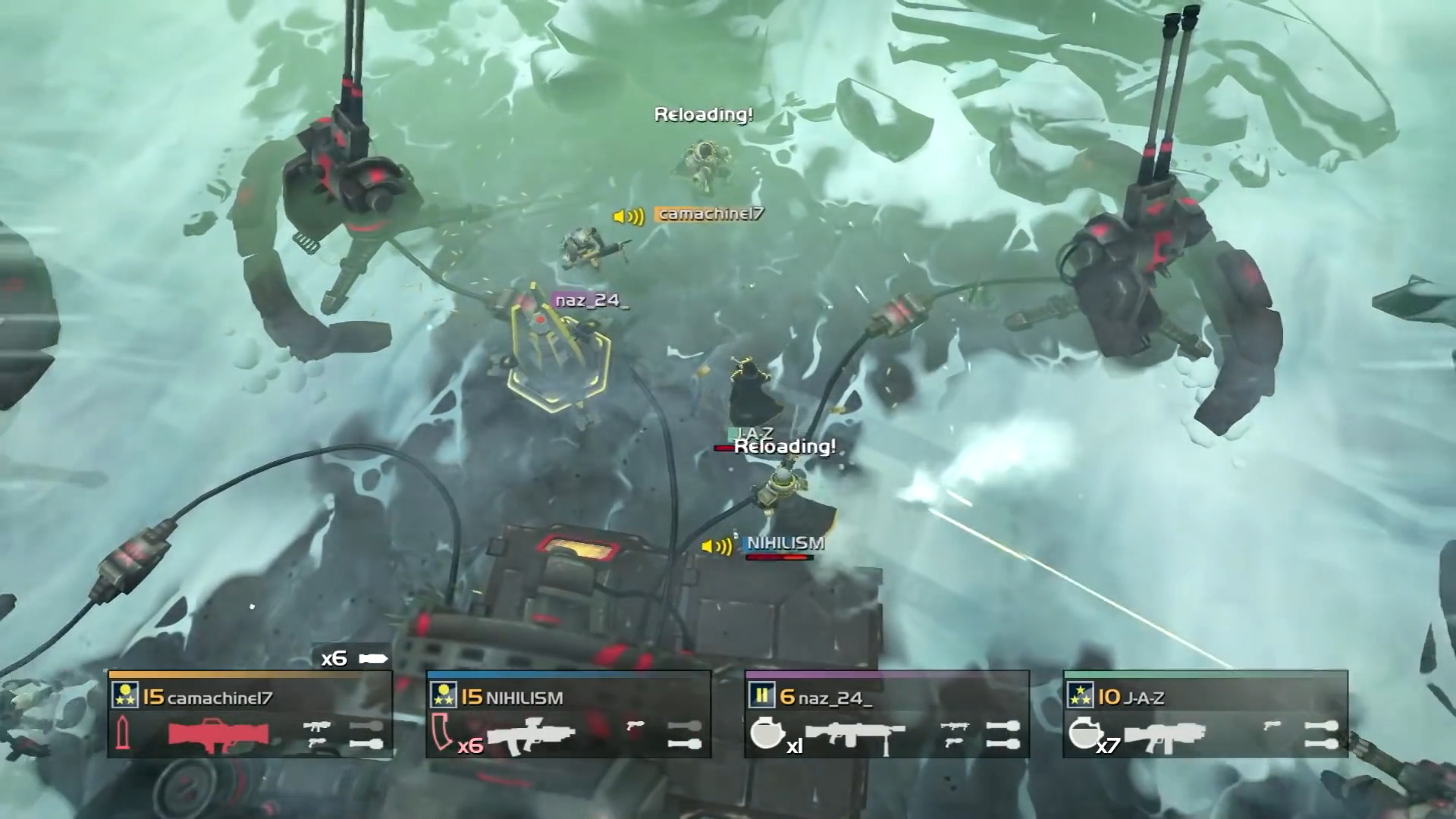Select the pink magazine icon on NIHILISM's panel
This screenshot has height=819, width=1456.
[x=440, y=732]
